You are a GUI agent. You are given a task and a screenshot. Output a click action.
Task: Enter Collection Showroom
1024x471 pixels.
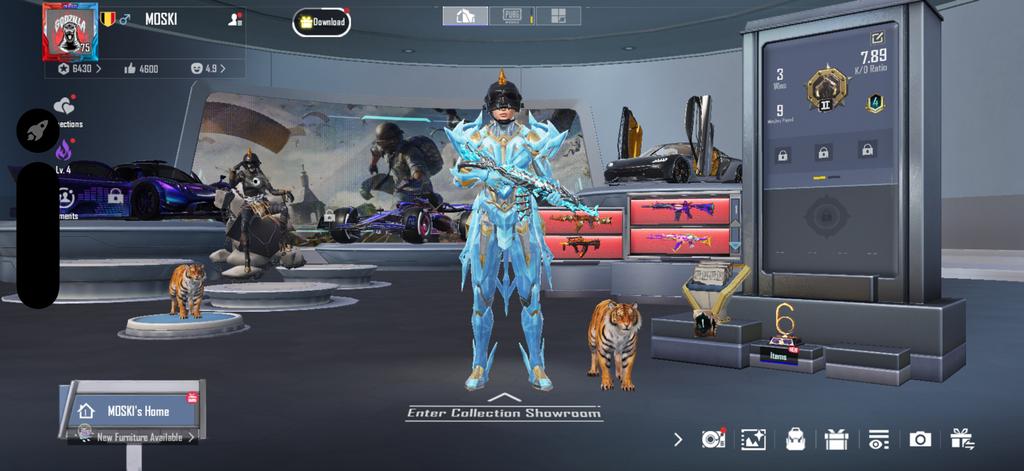click(x=504, y=411)
